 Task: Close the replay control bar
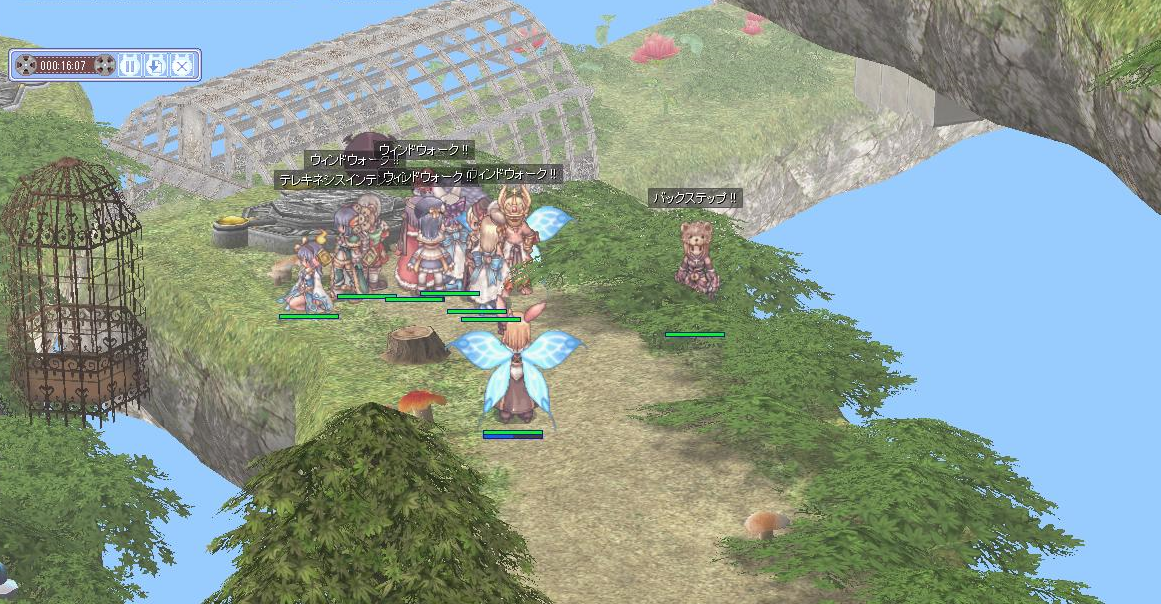[181, 66]
